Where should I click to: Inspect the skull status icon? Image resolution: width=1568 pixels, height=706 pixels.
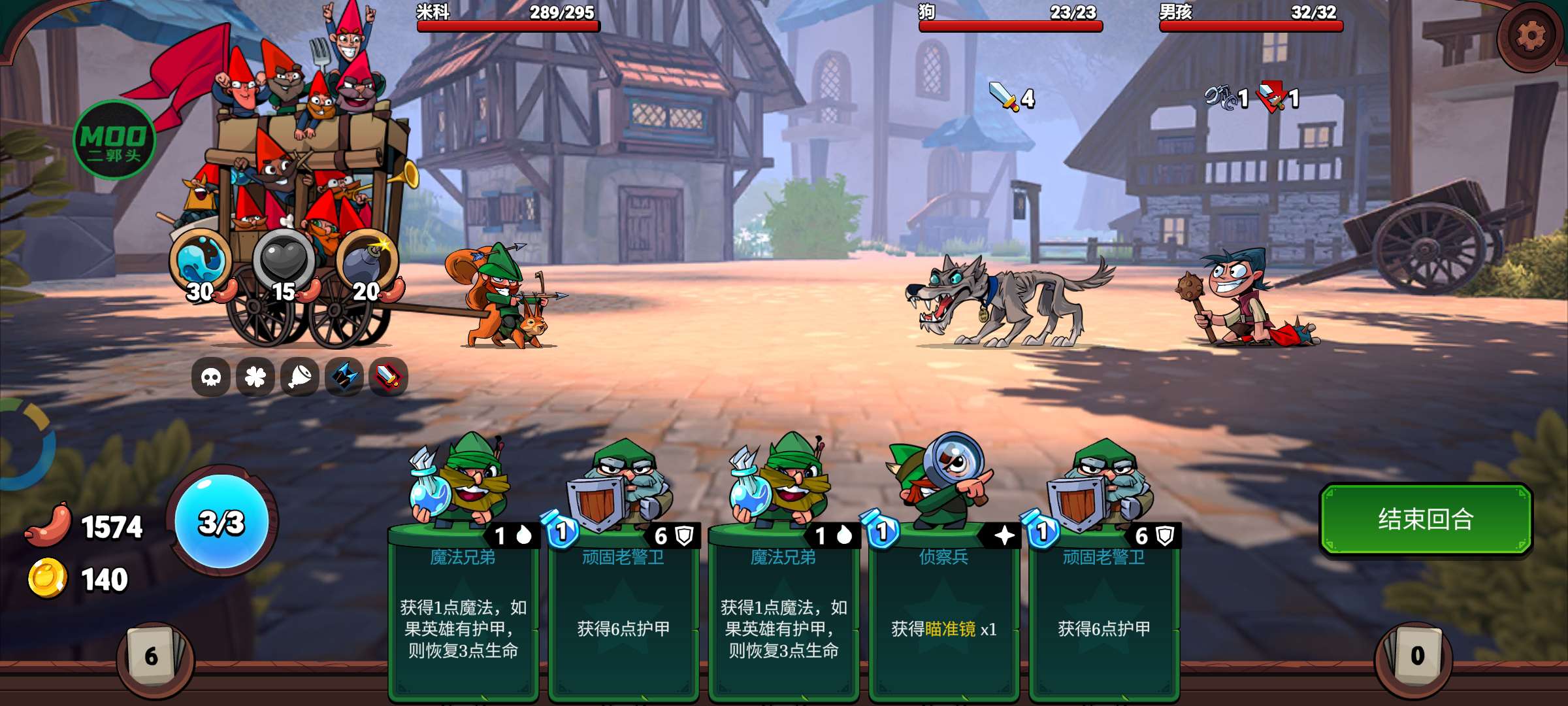211,377
